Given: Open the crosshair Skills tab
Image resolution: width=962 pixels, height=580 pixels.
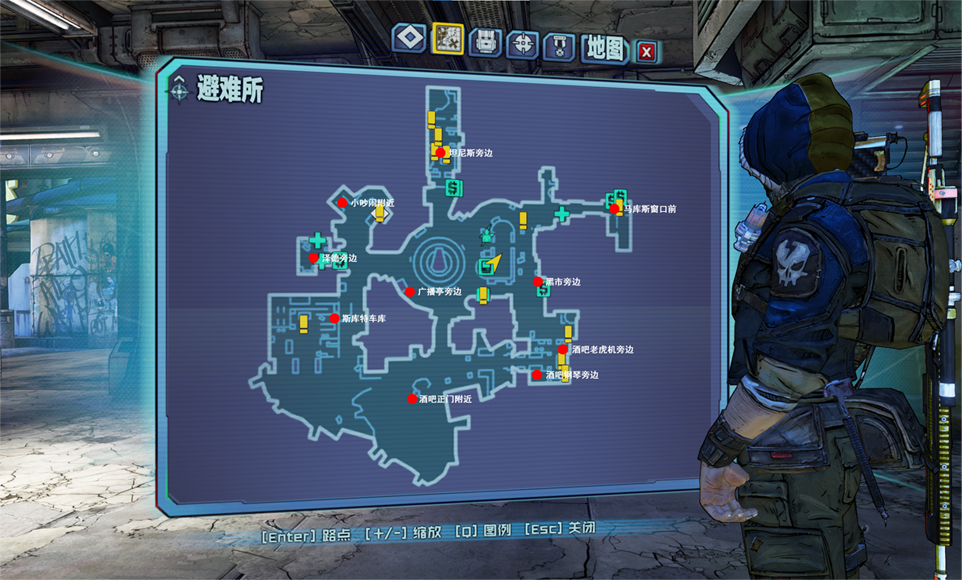Looking at the screenshot, I should [522, 44].
